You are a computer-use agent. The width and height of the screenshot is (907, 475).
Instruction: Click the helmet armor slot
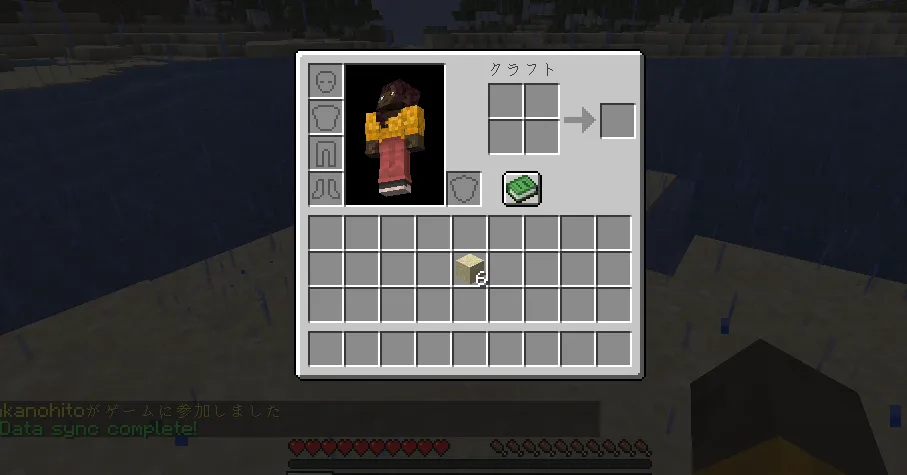click(x=326, y=81)
